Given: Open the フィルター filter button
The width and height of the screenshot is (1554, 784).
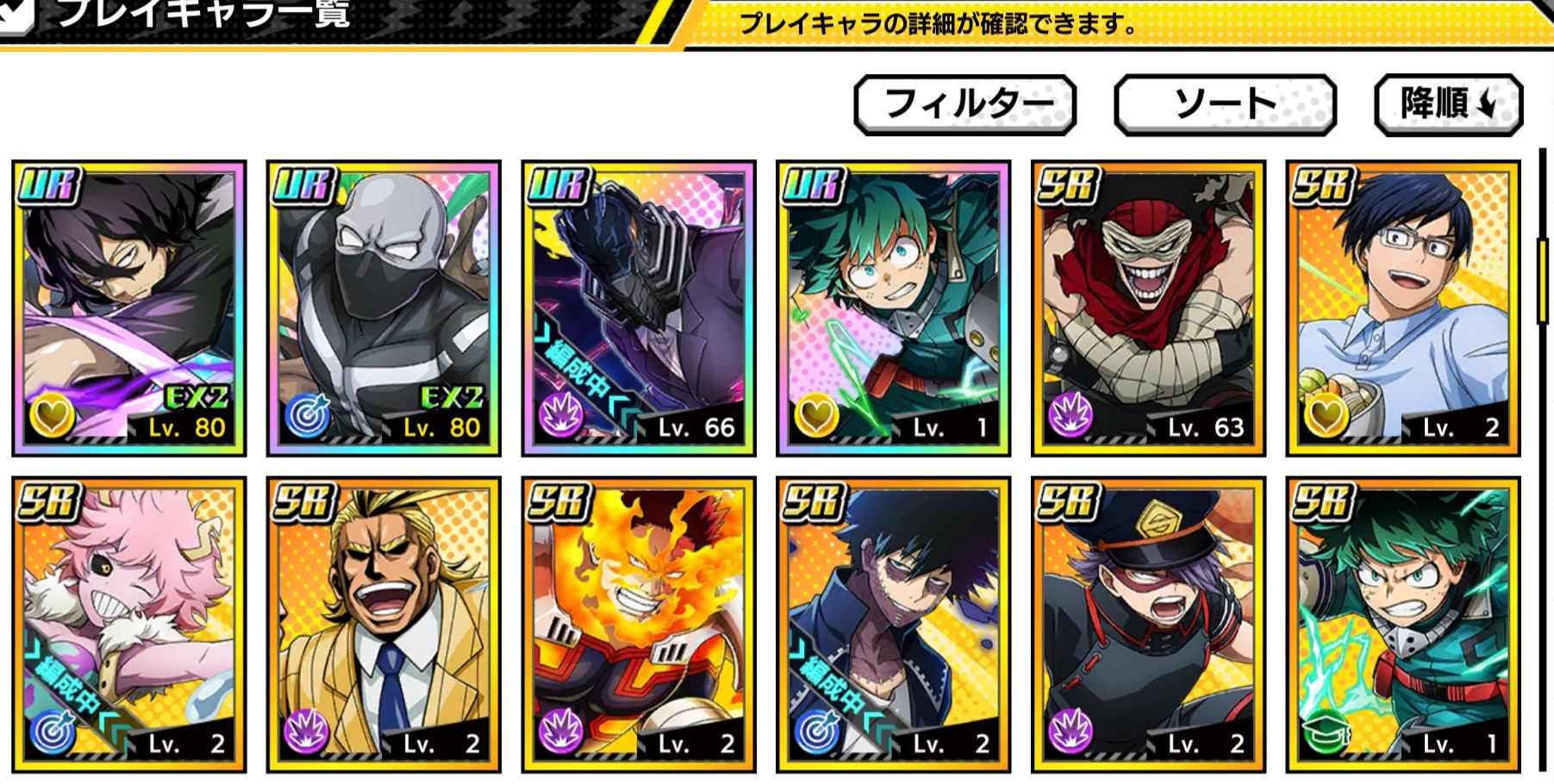Looking at the screenshot, I should 964,104.
